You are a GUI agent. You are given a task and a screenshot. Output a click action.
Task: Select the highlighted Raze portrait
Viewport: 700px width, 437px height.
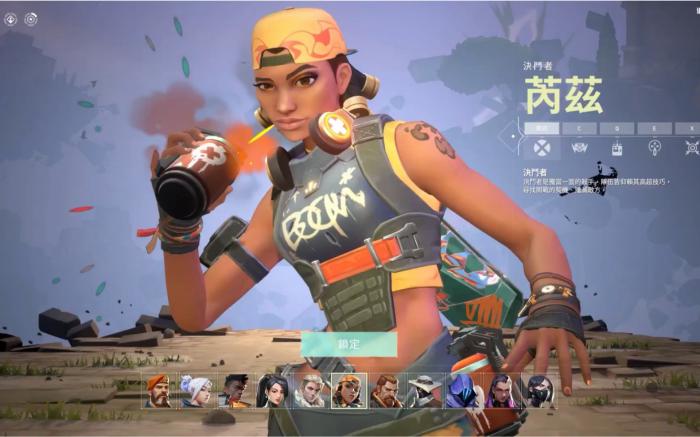[x=348, y=390]
